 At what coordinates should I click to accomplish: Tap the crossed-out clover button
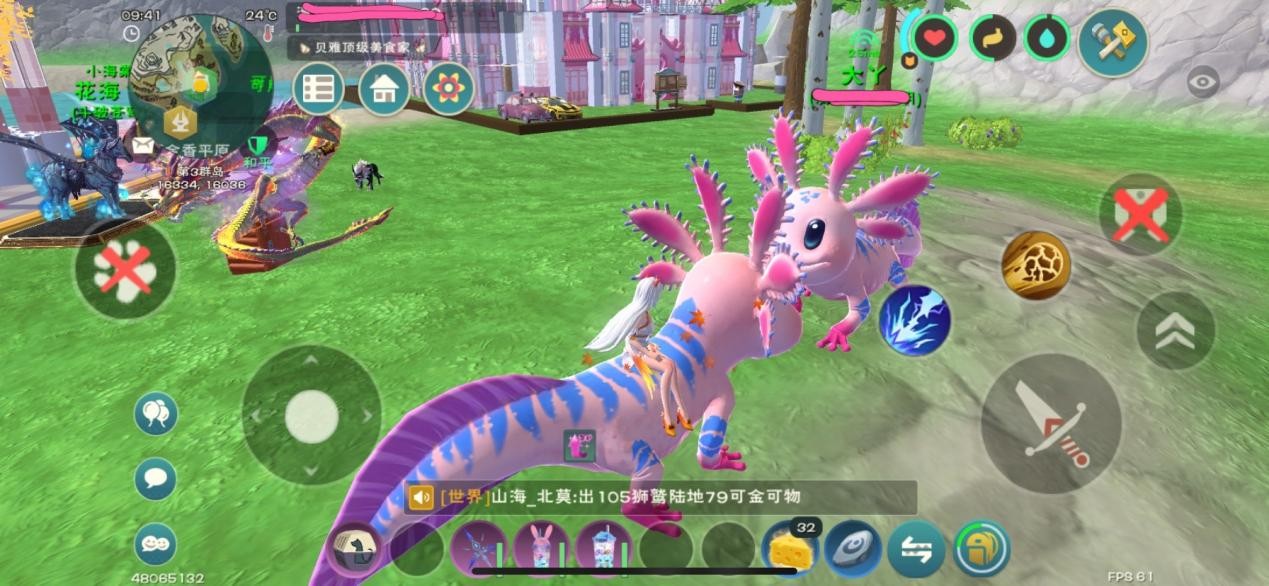(125, 269)
